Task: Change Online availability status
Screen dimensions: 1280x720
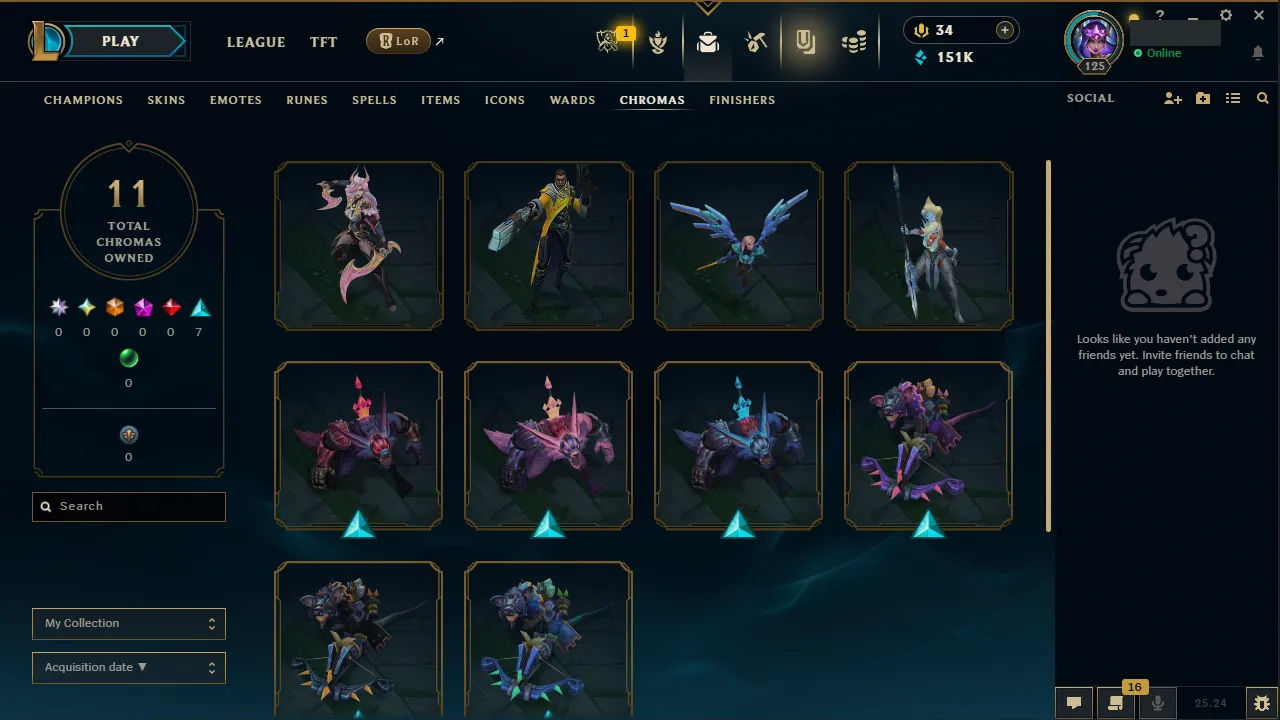Action: point(1158,53)
